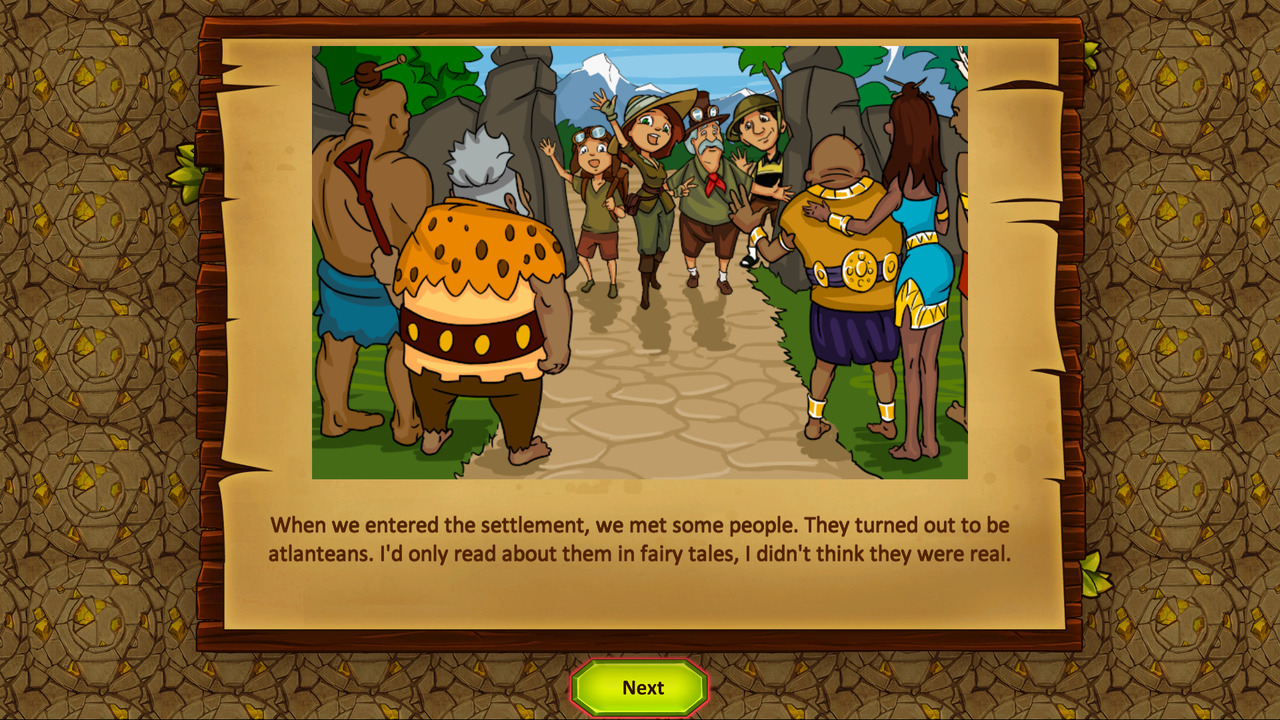Select the cutscene illustration image
The image size is (1280, 720).
[x=640, y=260]
